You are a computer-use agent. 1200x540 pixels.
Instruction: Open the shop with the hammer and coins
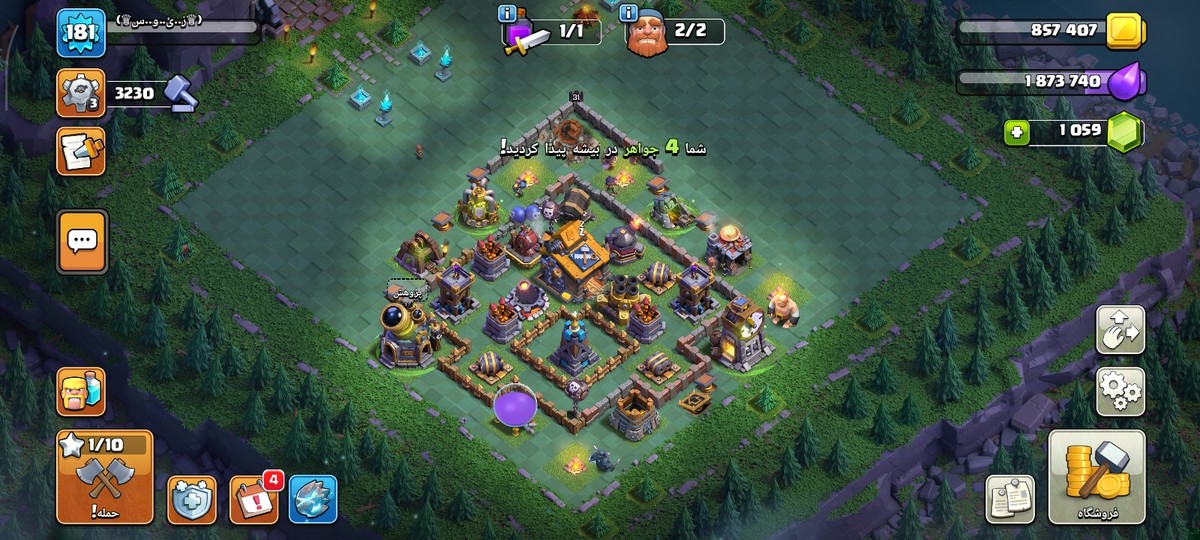pos(1096,477)
